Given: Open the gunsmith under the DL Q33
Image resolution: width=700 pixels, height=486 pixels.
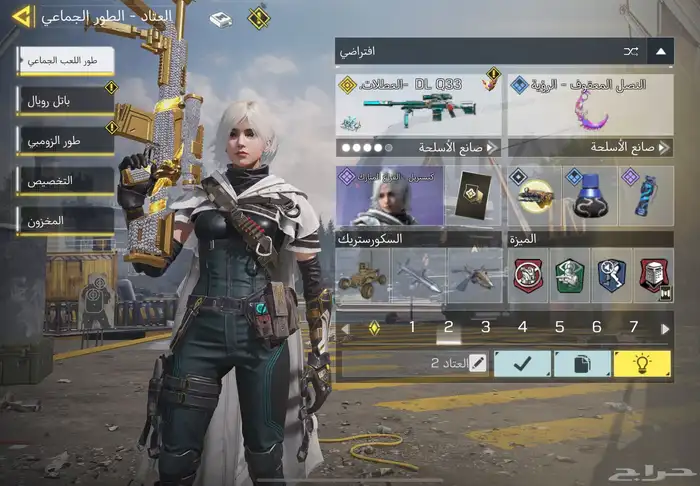Looking at the screenshot, I should (420, 147).
